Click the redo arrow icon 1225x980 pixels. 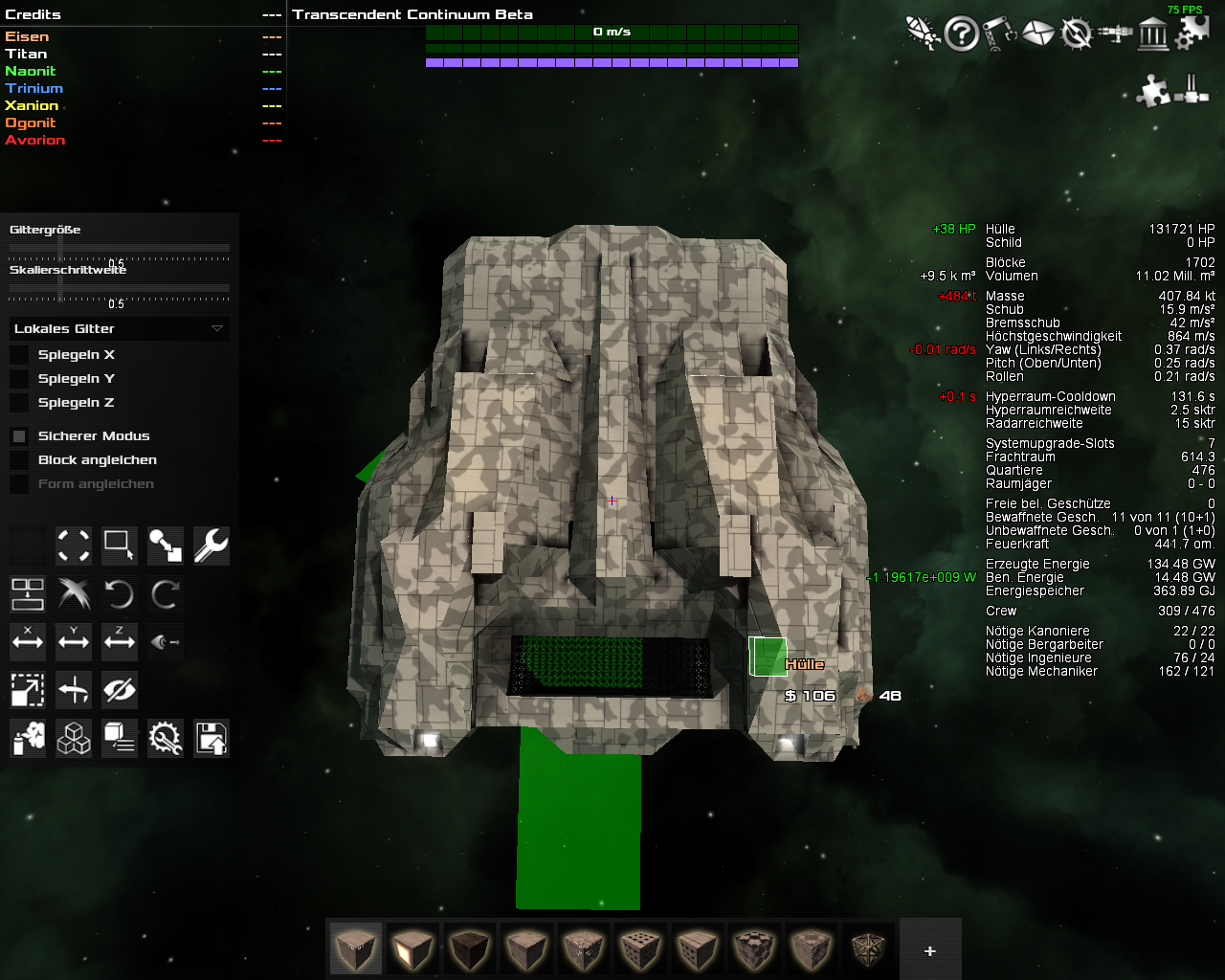pos(165,595)
